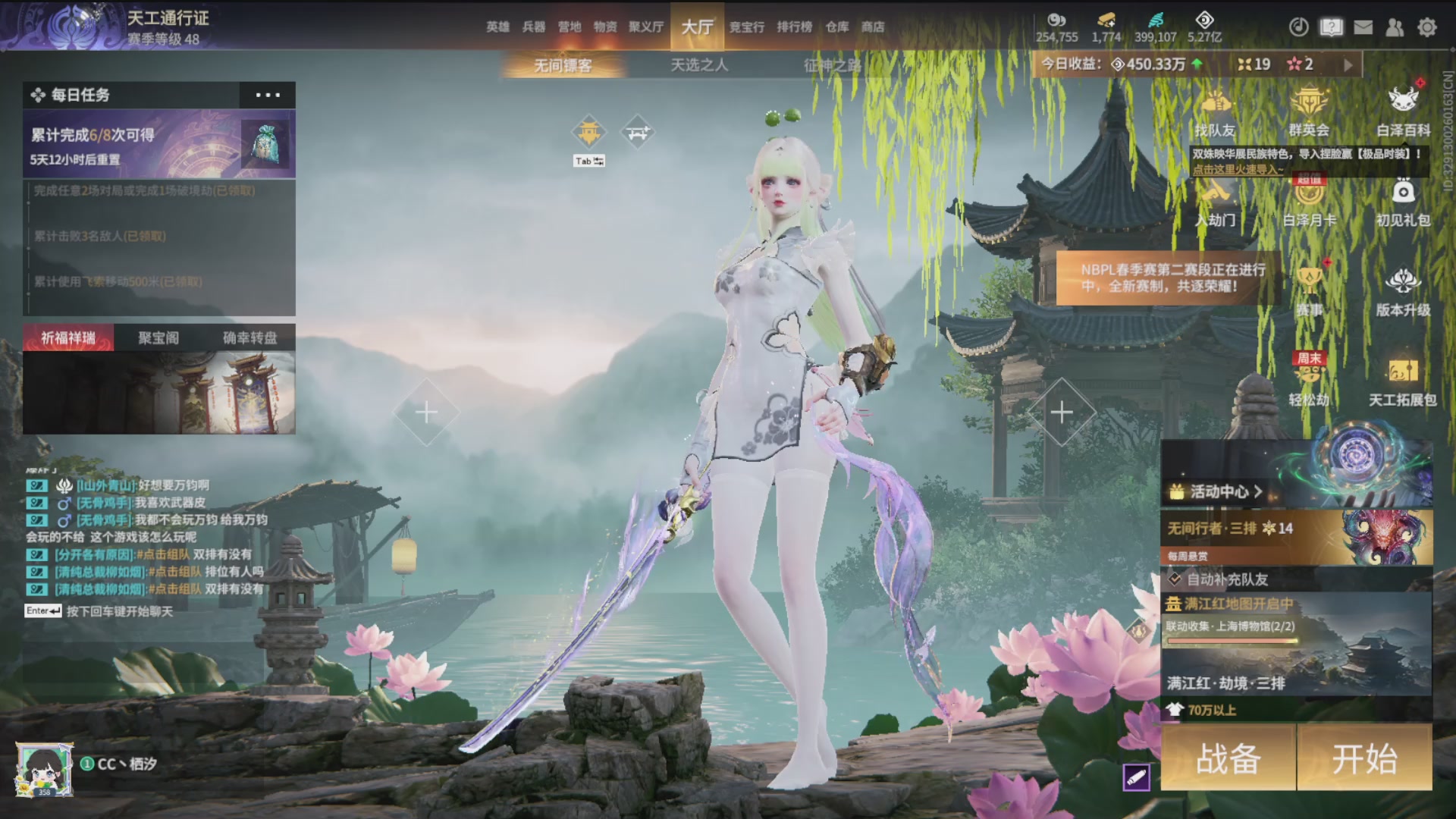Start the match with 开始 button
The width and height of the screenshot is (1456, 819).
click(1364, 758)
